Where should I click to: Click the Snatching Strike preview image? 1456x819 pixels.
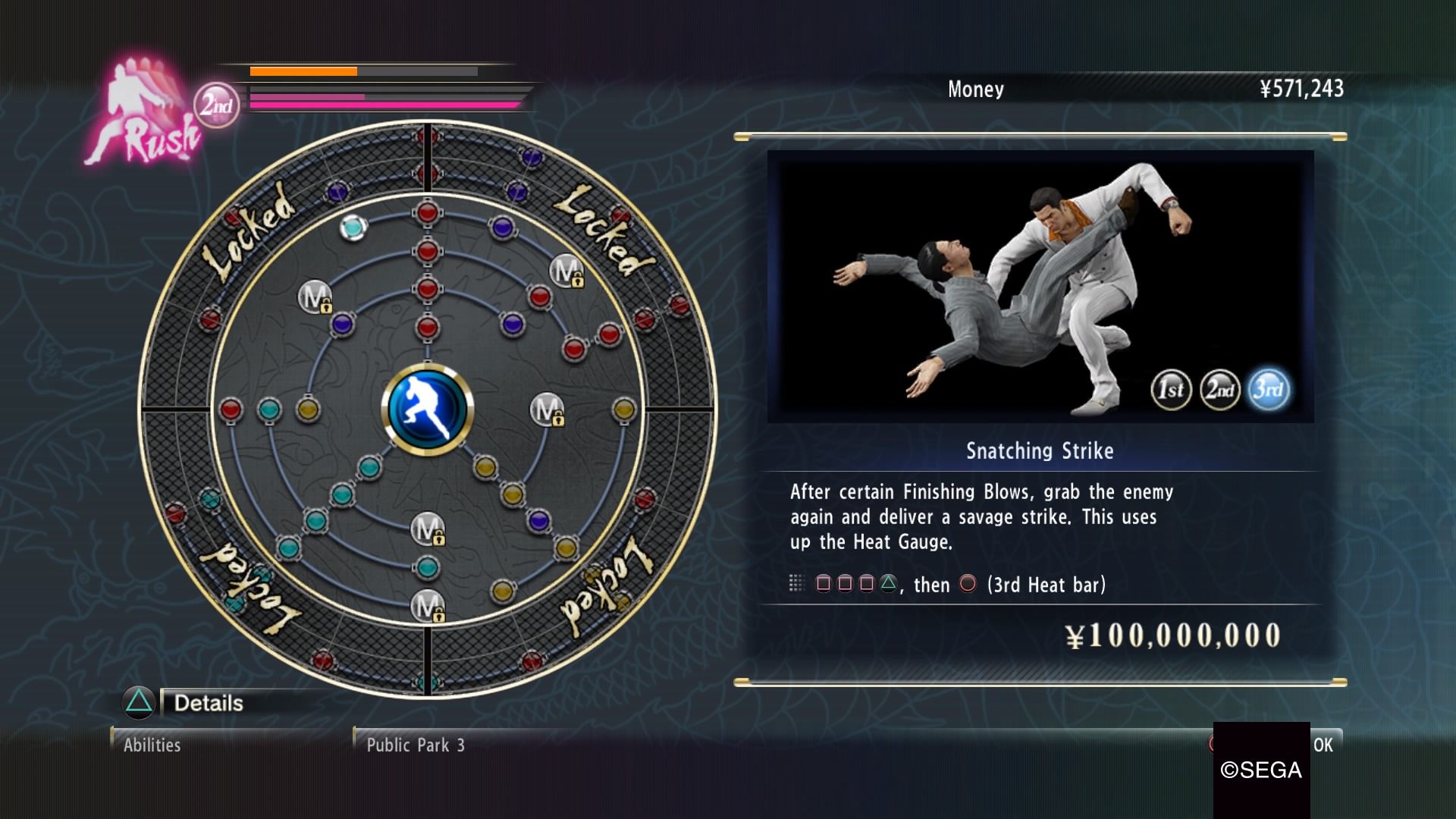1040,286
